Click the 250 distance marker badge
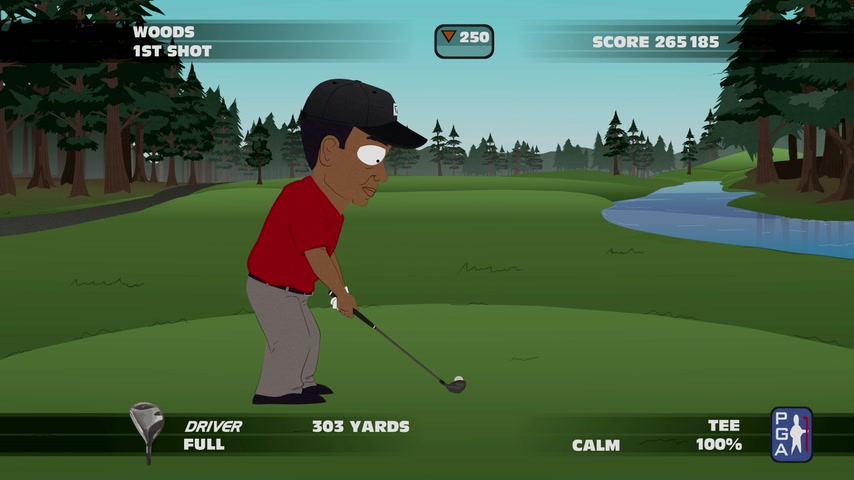Image resolution: width=854 pixels, height=480 pixels. [464, 40]
